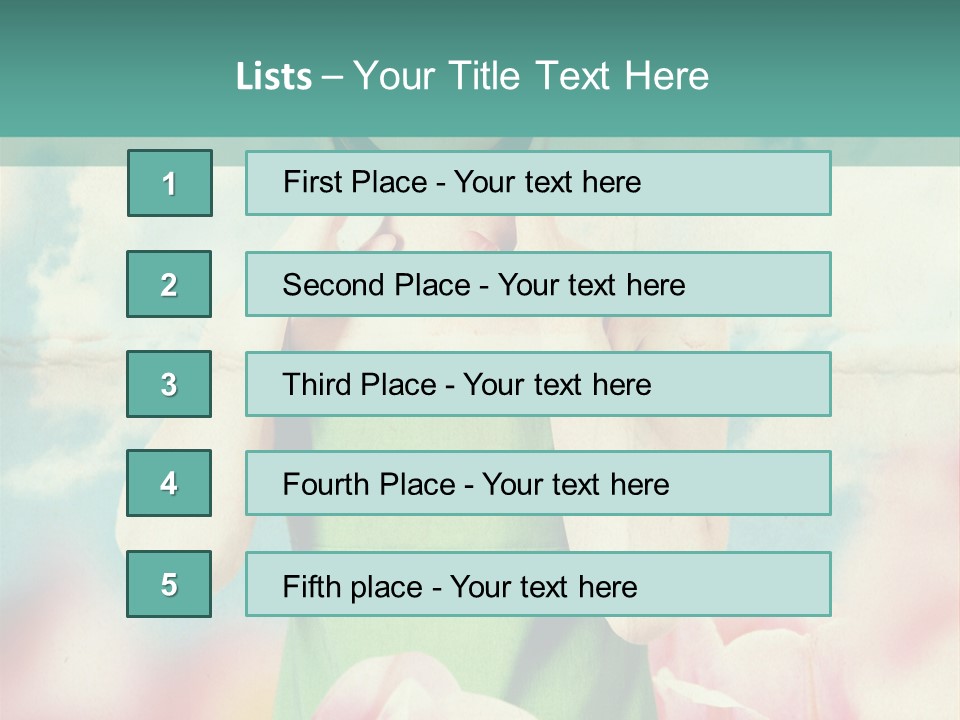The height and width of the screenshot is (720, 960).
Task: Select the Fourth Place list row
Action: coord(538,483)
